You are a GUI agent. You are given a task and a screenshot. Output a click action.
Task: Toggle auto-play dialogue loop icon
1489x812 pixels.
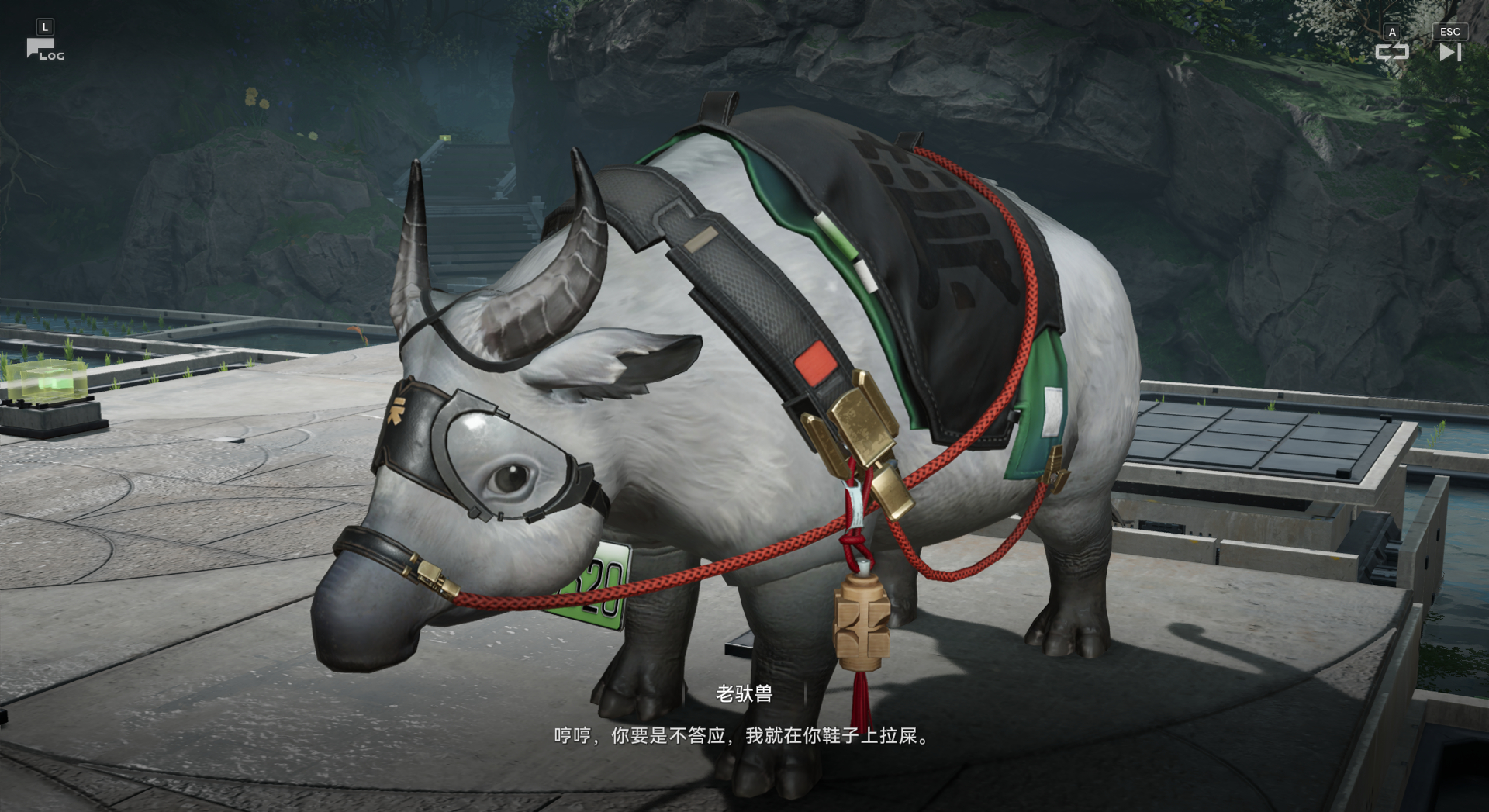coord(1392,52)
